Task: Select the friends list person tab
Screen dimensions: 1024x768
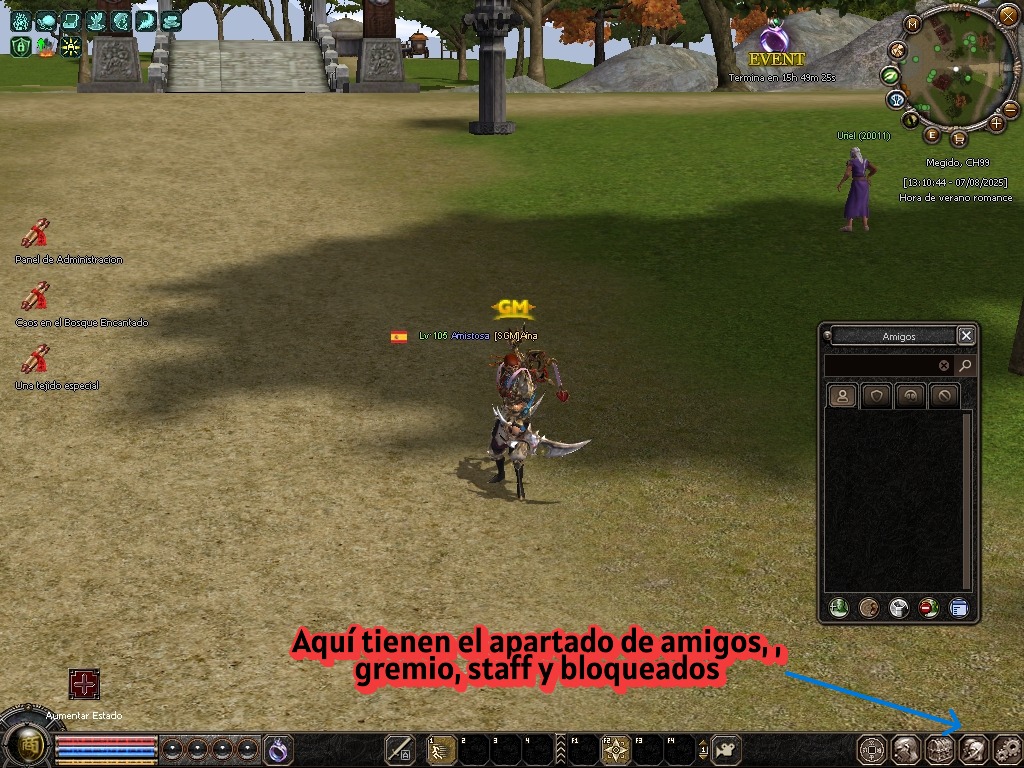Action: [843, 396]
